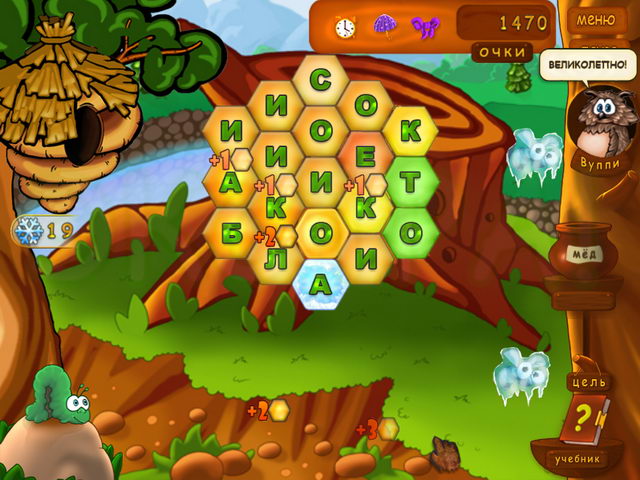Use the purple umbrella bonus icon
Viewport: 640px width, 480px height.
(x=384, y=24)
